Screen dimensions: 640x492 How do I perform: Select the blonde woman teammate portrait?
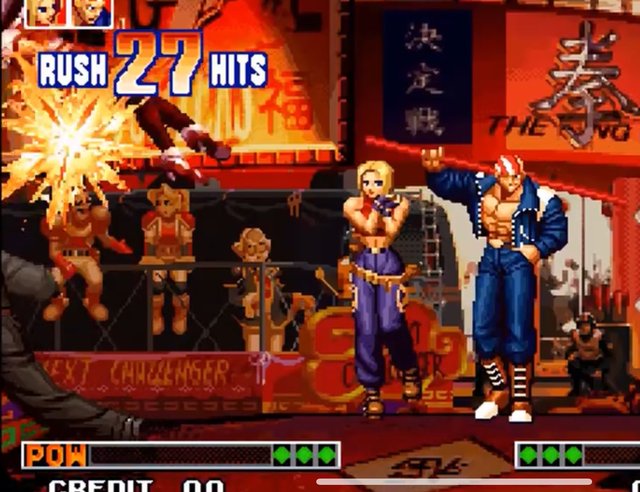(48, 12)
